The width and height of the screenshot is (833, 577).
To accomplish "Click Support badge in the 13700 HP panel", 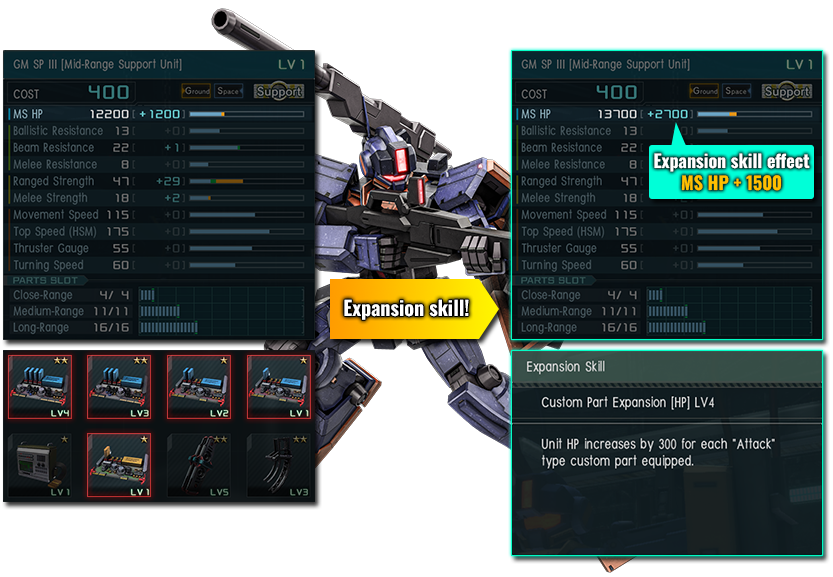I will (x=787, y=91).
